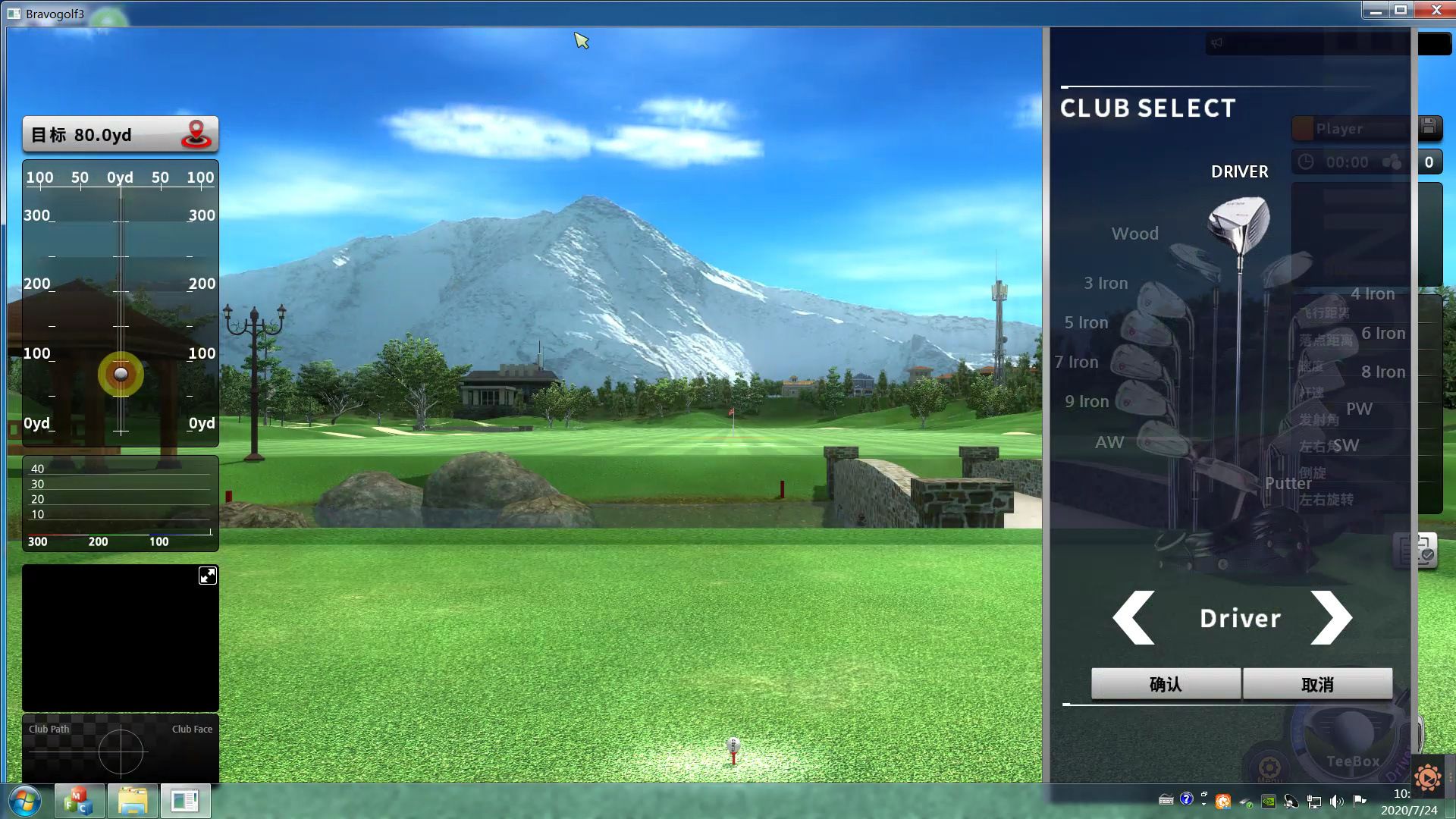Choose the PW wedge
Image resolution: width=1456 pixels, height=819 pixels.
click(x=1359, y=409)
